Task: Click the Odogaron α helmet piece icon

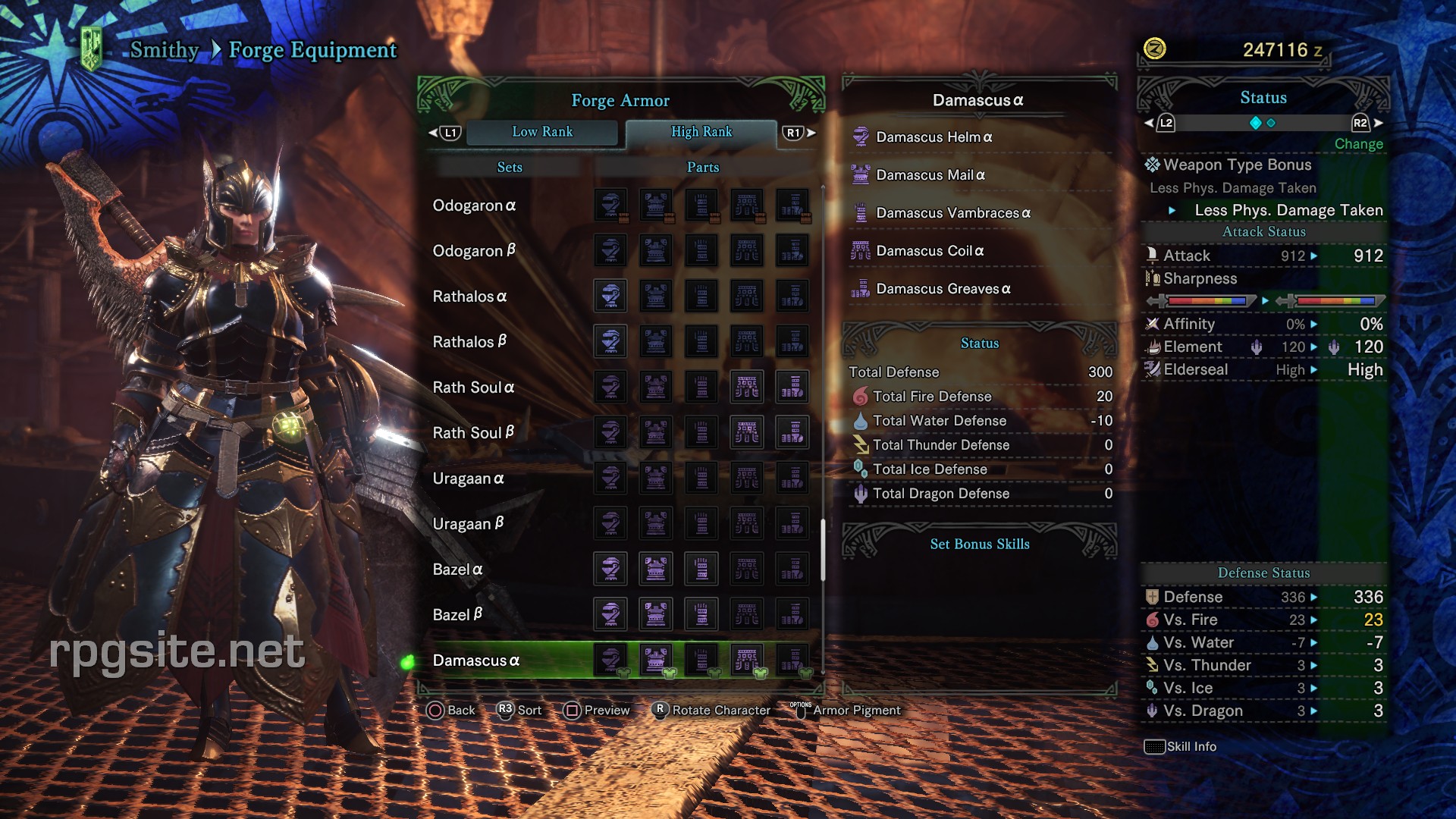Action: point(610,205)
